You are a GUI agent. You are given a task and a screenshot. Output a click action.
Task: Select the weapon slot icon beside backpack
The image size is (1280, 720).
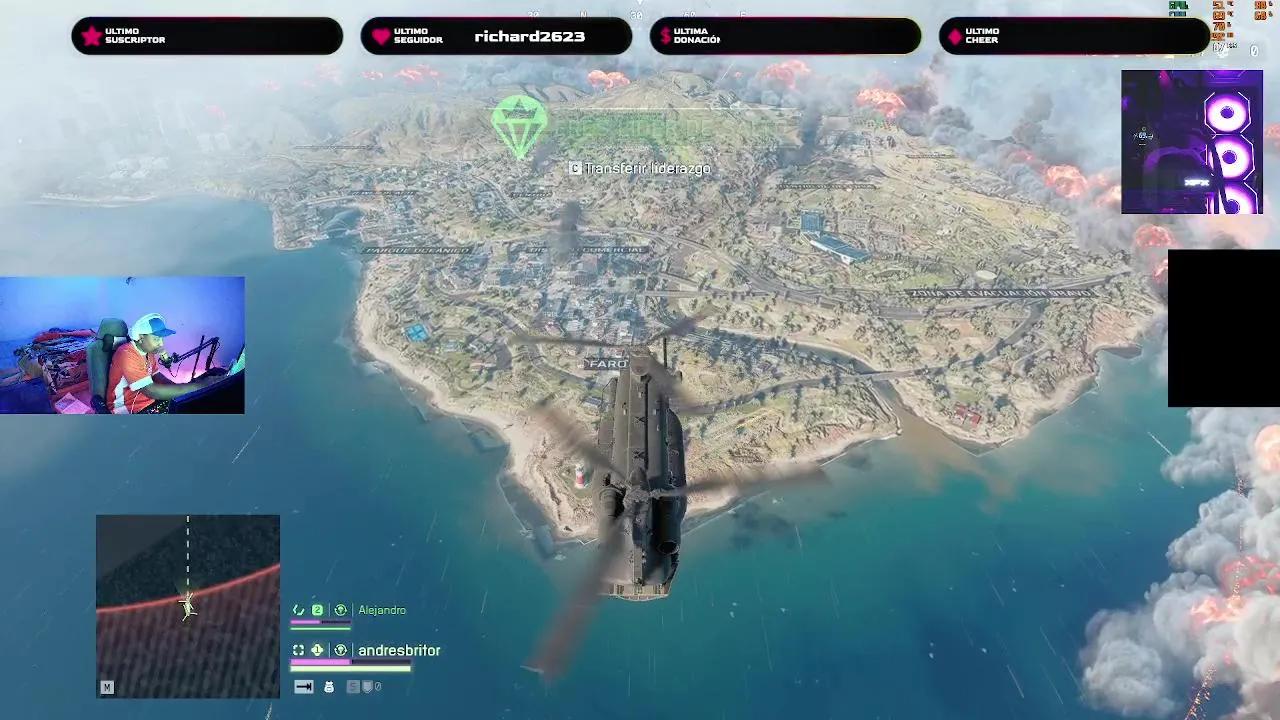pyautogui.click(x=304, y=687)
